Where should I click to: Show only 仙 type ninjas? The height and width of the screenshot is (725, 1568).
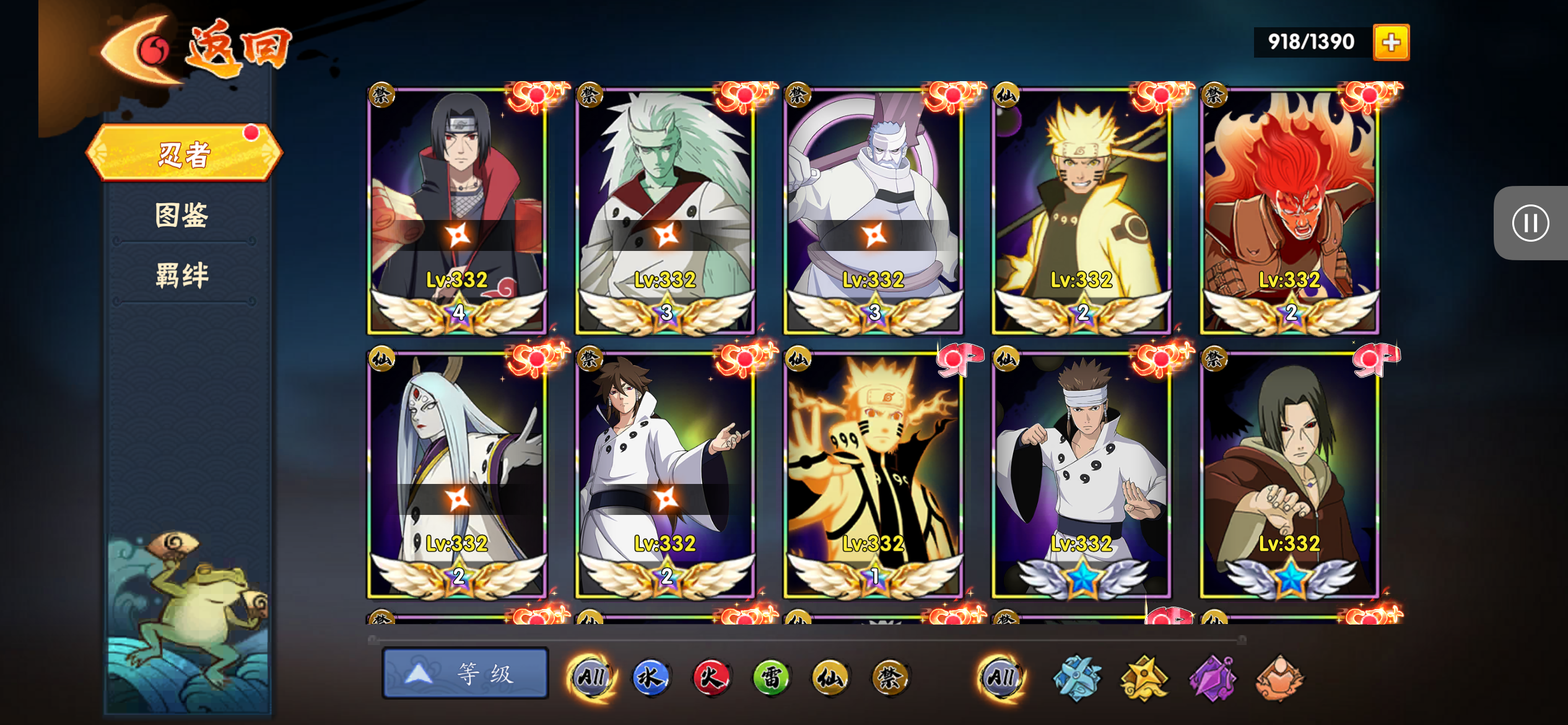pyautogui.click(x=830, y=677)
